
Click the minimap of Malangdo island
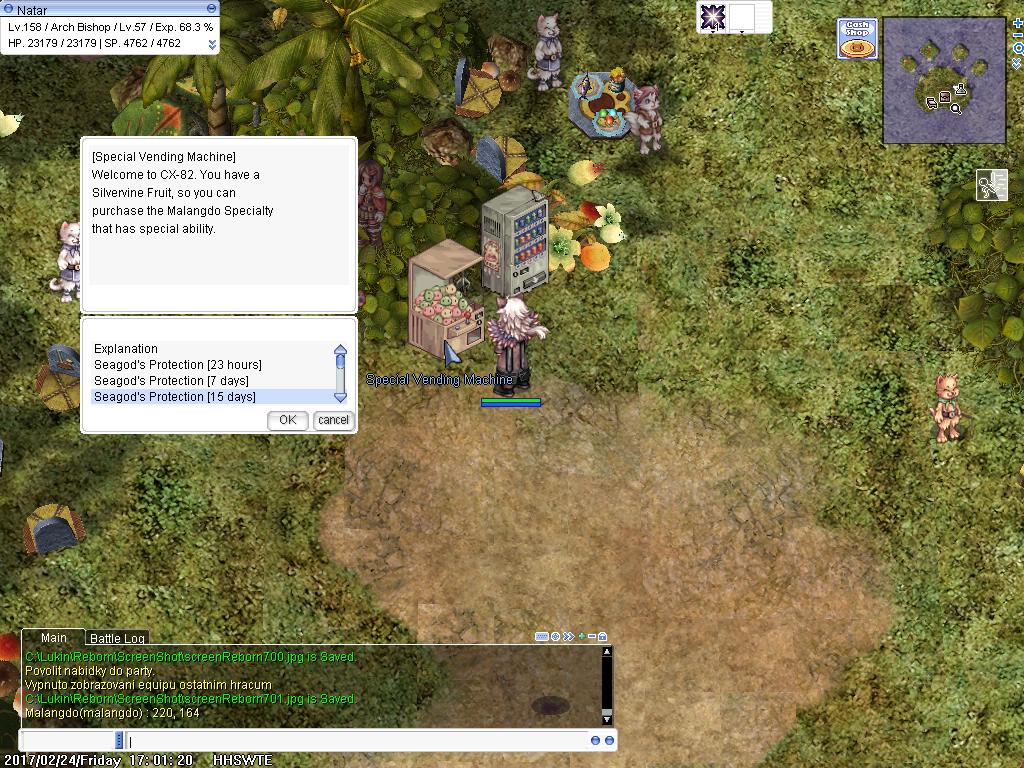(x=944, y=80)
